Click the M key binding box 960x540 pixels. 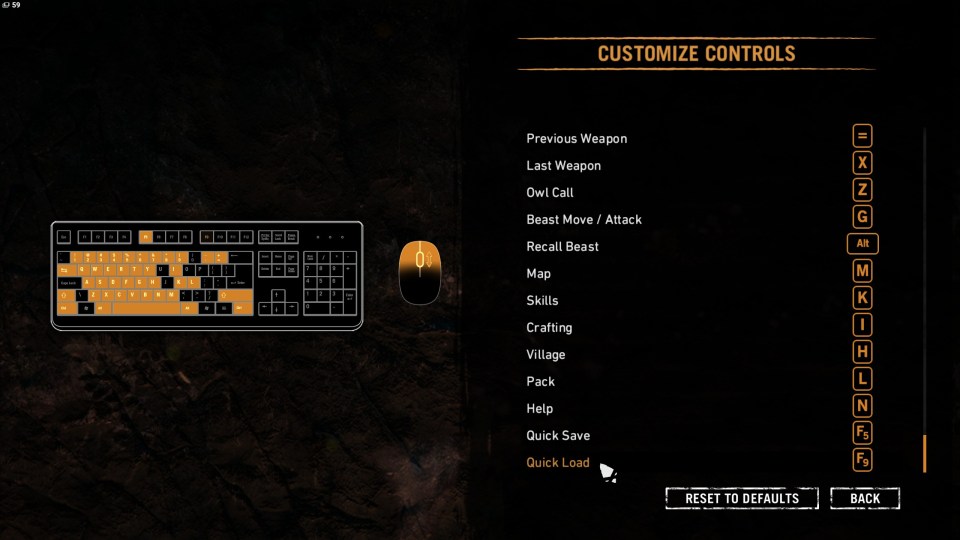pyautogui.click(x=862, y=271)
